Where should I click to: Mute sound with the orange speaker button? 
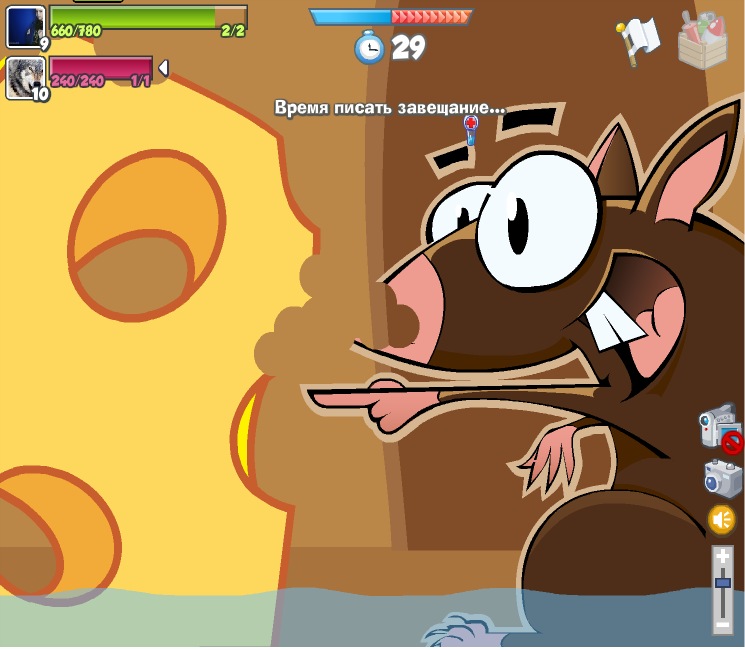point(721,520)
